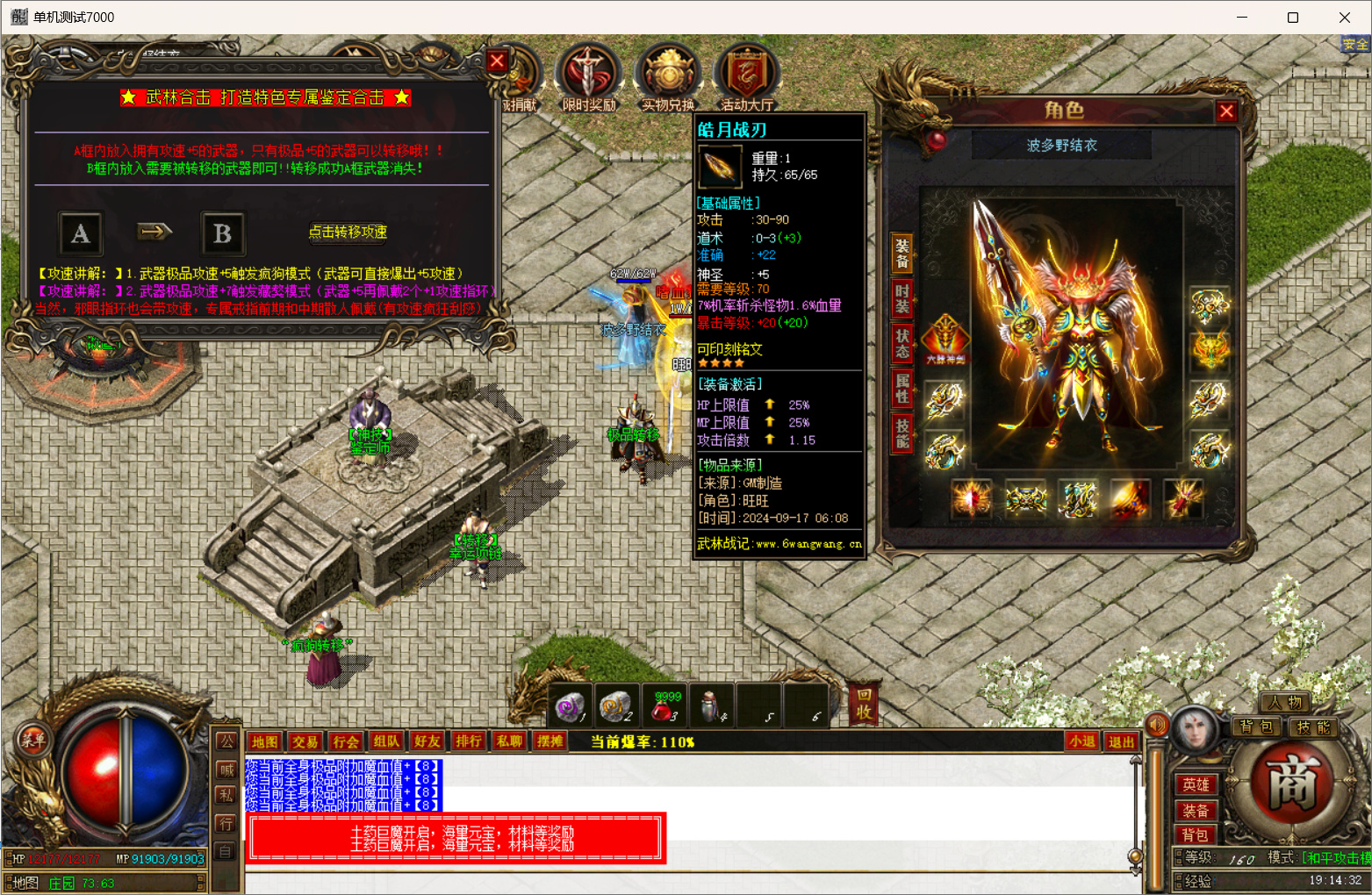Viewport: 1372px width, 895px height.
Task: Open the 行会 guild menu
Action: pos(346,741)
